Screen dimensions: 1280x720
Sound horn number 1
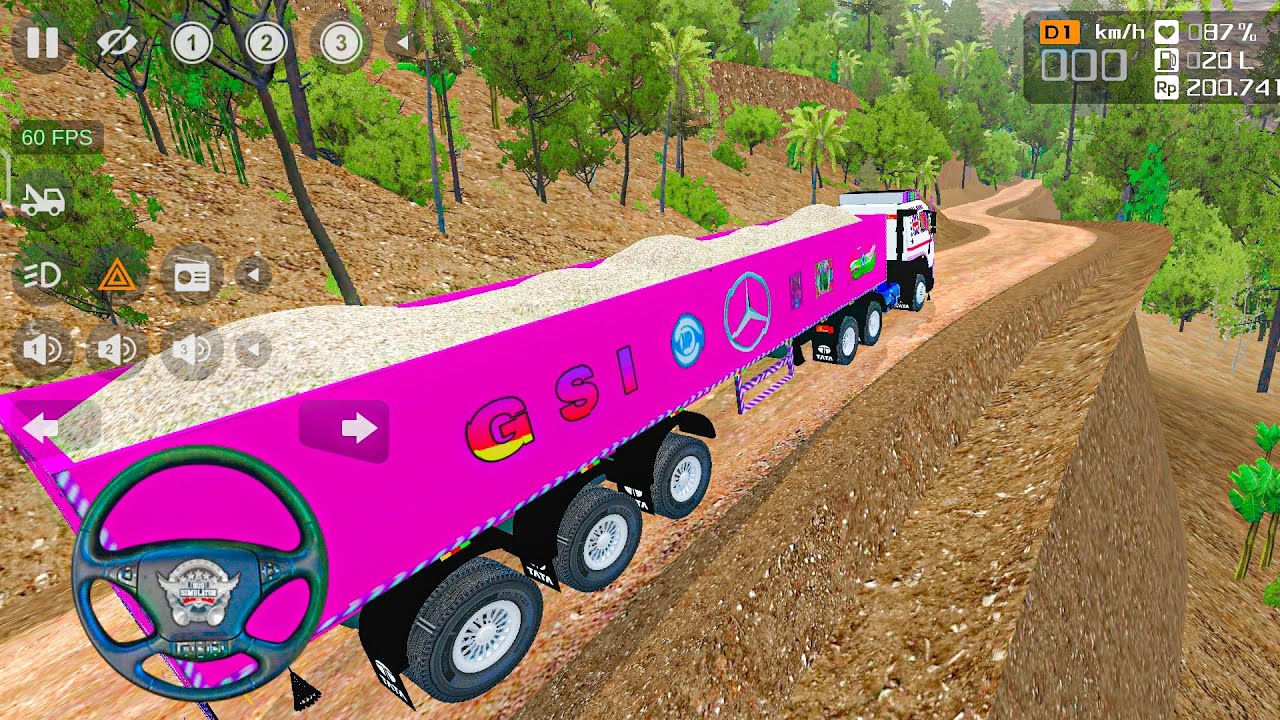(42, 349)
